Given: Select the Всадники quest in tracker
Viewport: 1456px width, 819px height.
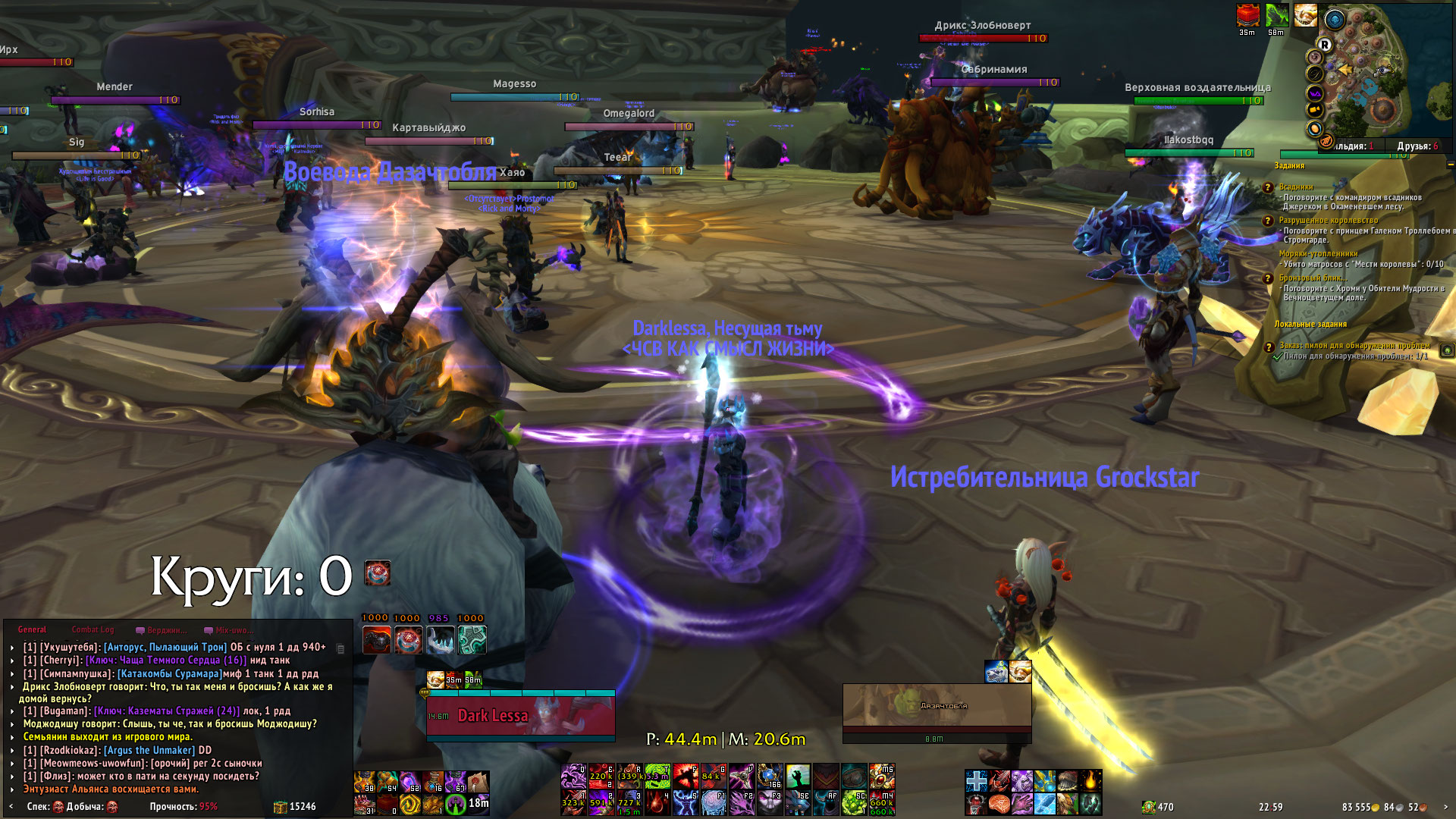Looking at the screenshot, I should pos(1296,187).
